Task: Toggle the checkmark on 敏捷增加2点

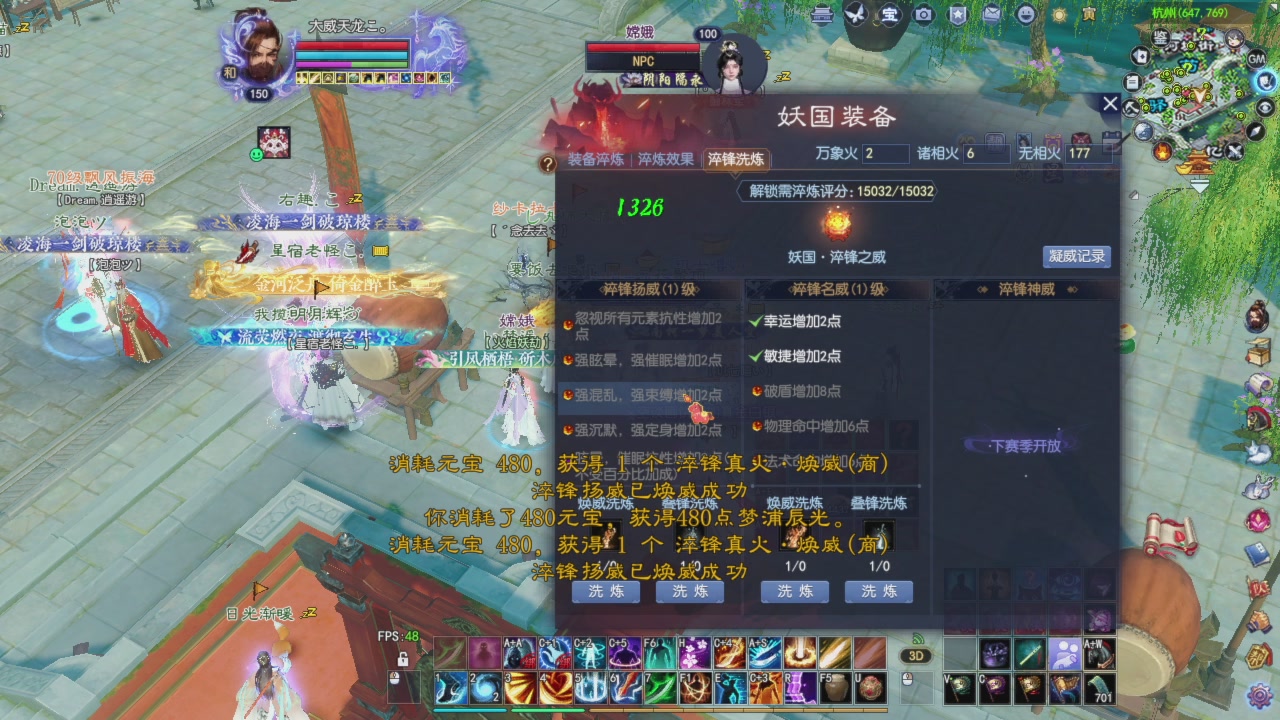Action: pyautogui.click(x=754, y=357)
